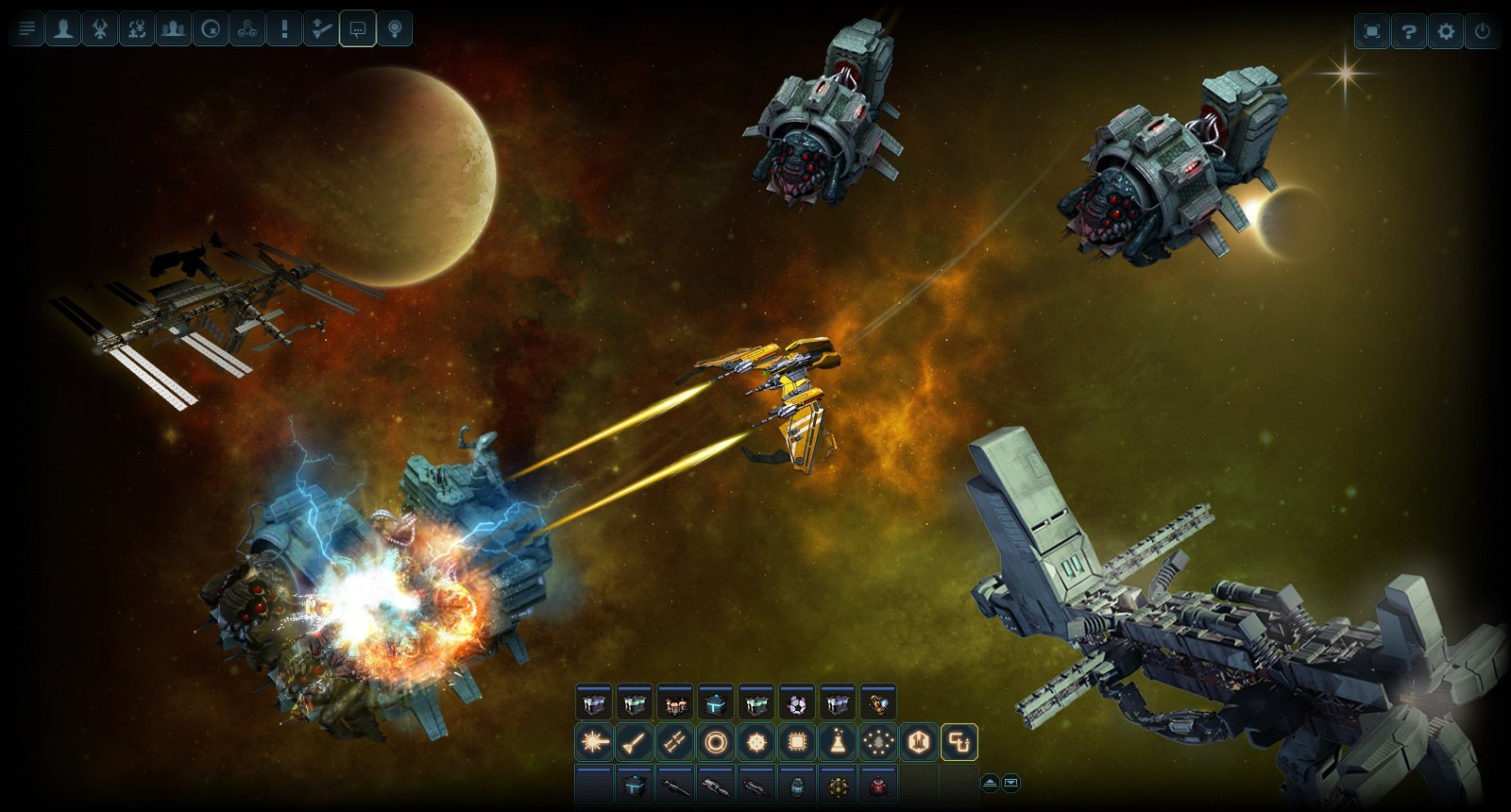The image size is (1511, 812).
Task: Open the question mark help button
Action: click(1408, 32)
